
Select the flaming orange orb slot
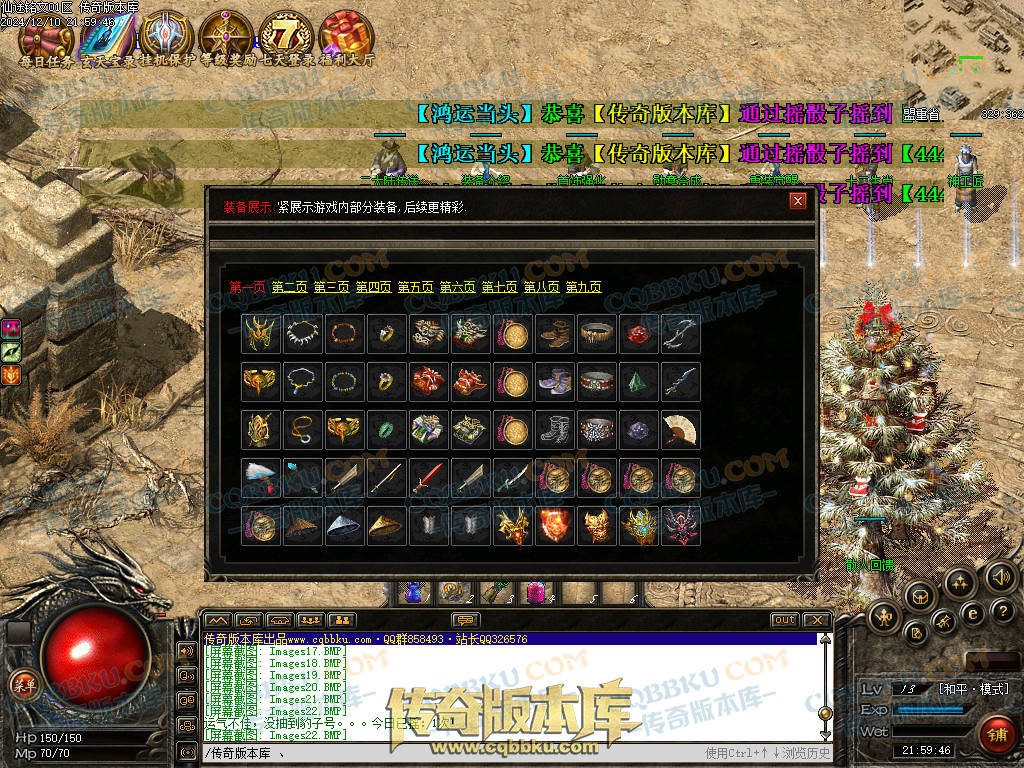click(555, 525)
